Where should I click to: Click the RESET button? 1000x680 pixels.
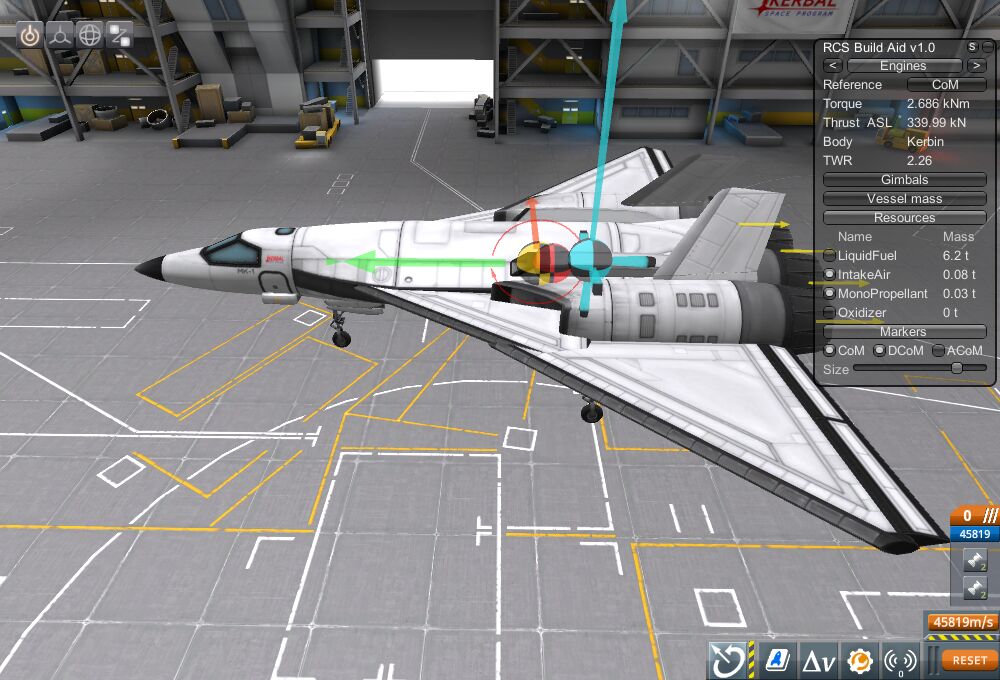tap(969, 660)
